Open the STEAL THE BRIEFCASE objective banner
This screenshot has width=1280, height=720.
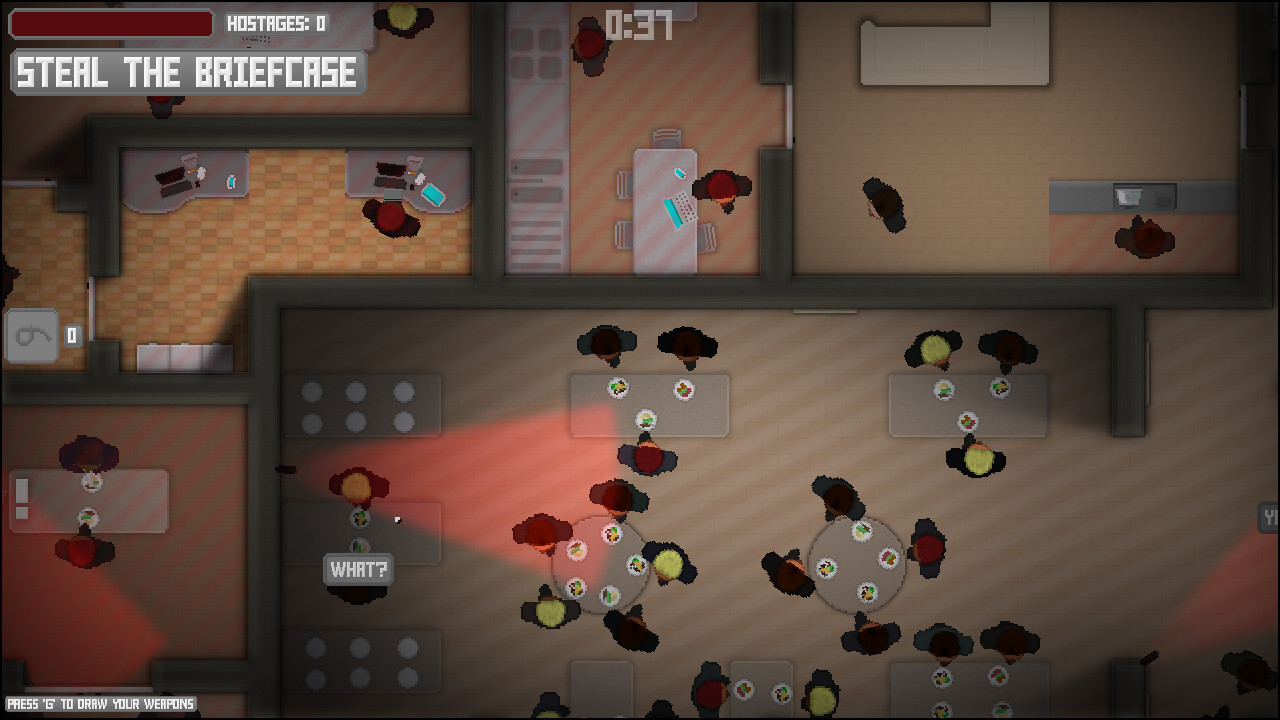[x=186, y=72]
